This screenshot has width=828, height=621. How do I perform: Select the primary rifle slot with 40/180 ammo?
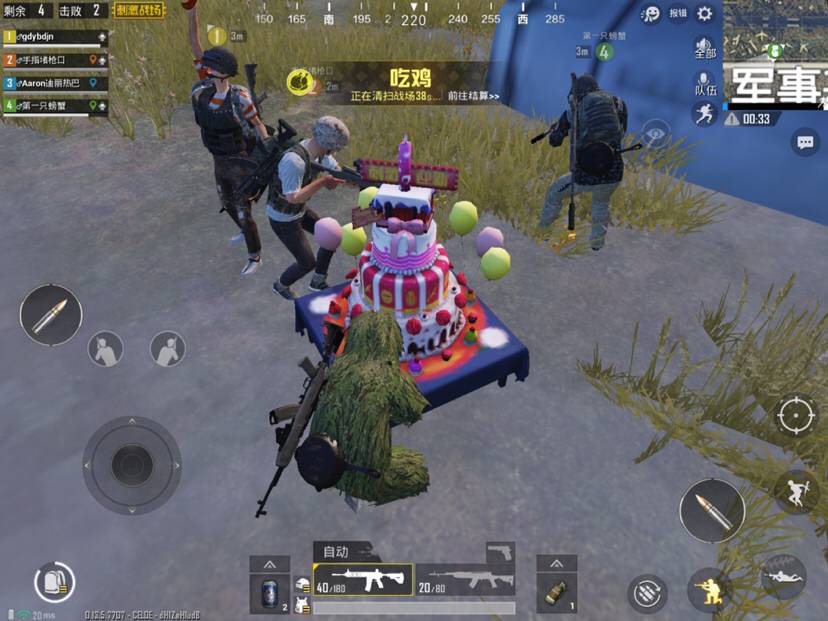tap(364, 578)
